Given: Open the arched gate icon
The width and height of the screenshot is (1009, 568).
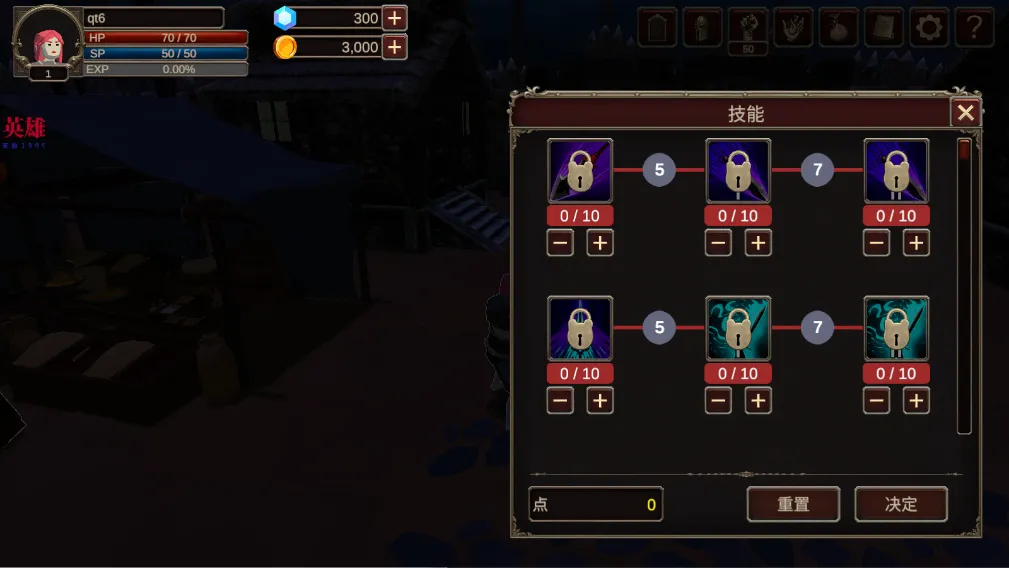Looking at the screenshot, I should point(657,27).
